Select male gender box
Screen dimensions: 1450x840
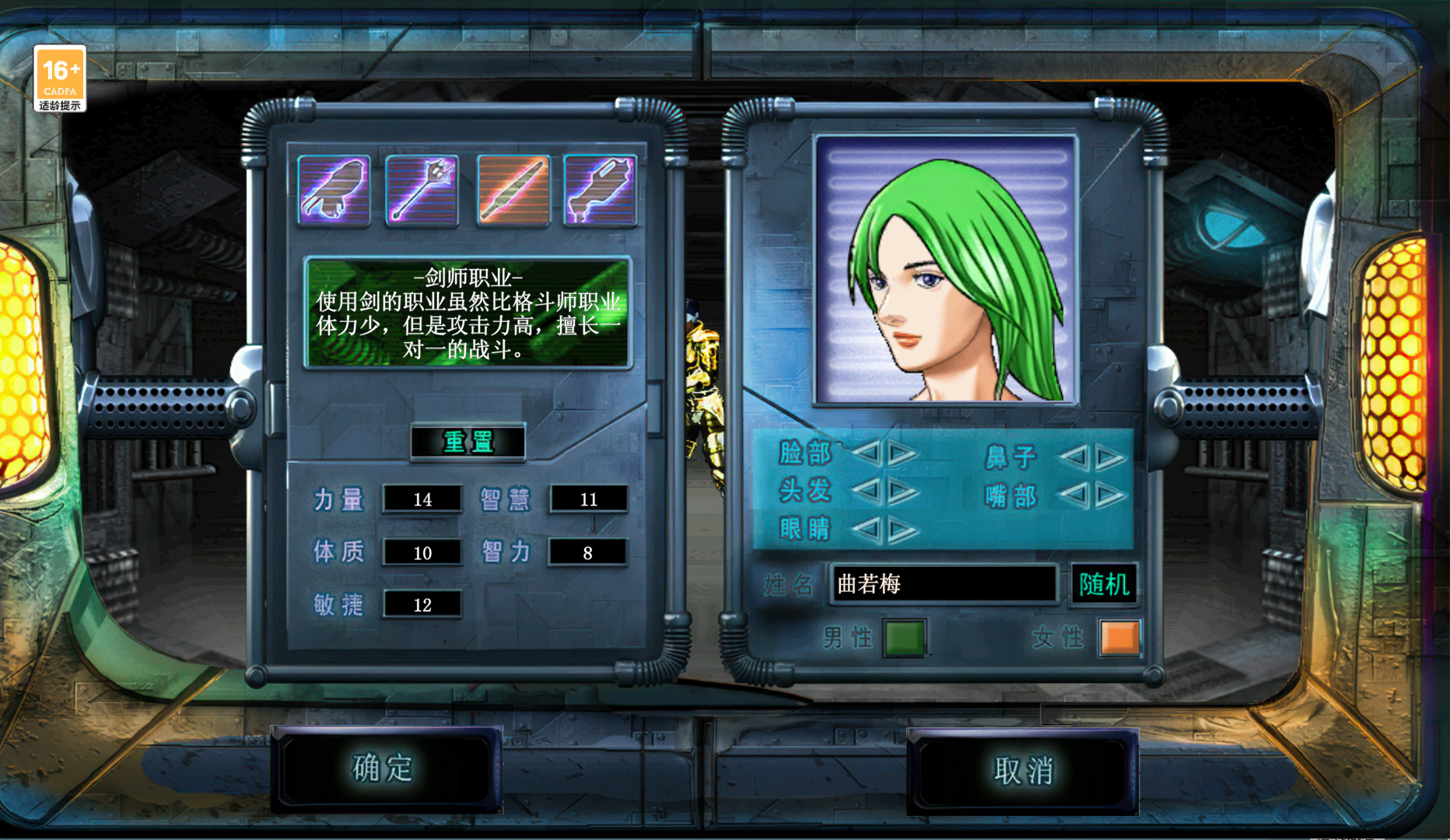click(x=904, y=638)
